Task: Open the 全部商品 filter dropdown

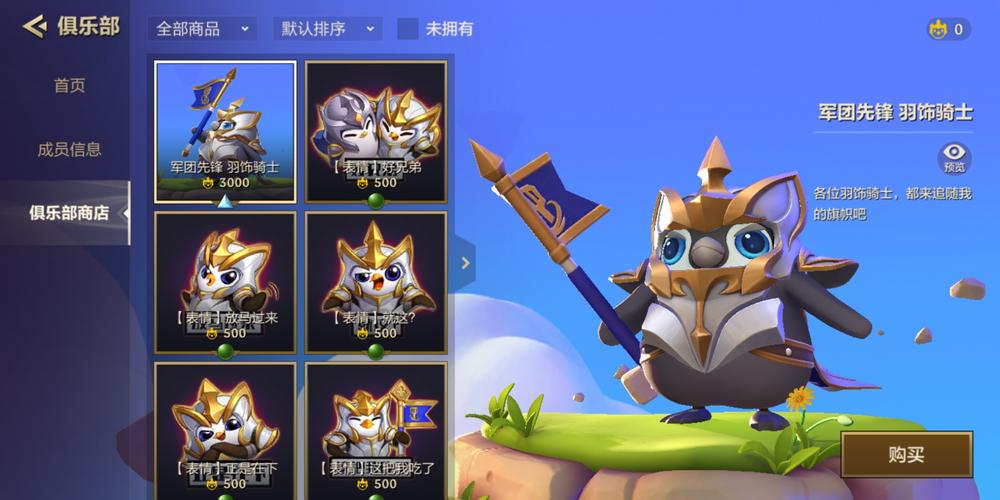Action: (x=202, y=29)
